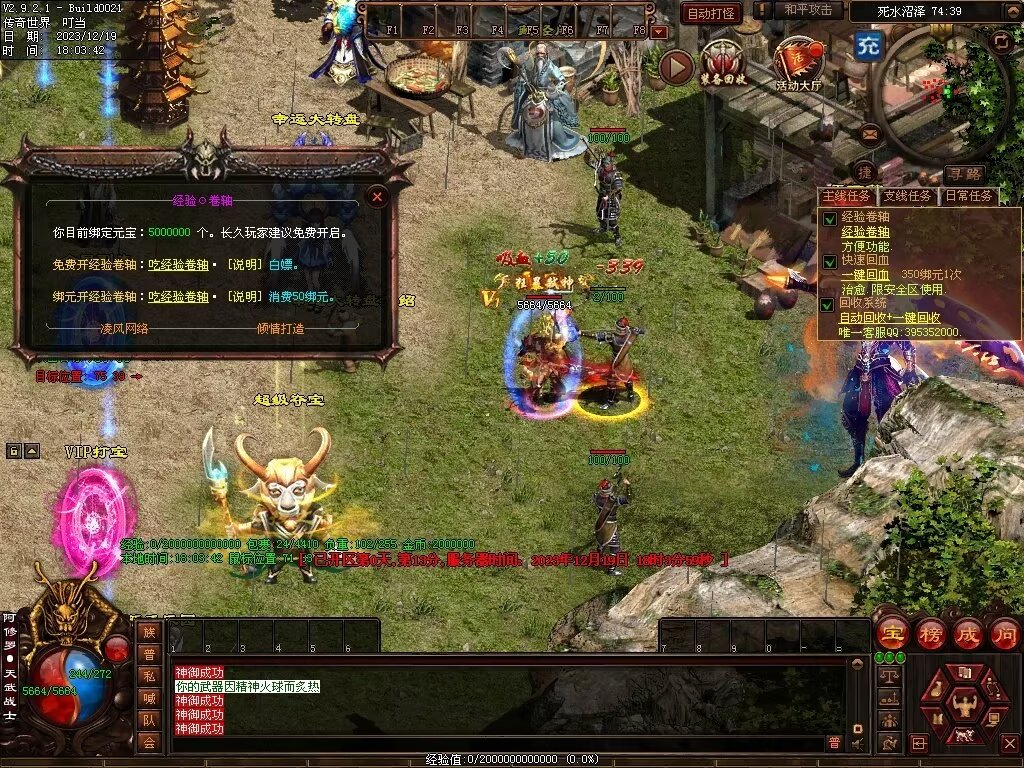The height and width of the screenshot is (768, 1024).
Task: Open the character figure in hexagon menu
Action: click(964, 705)
